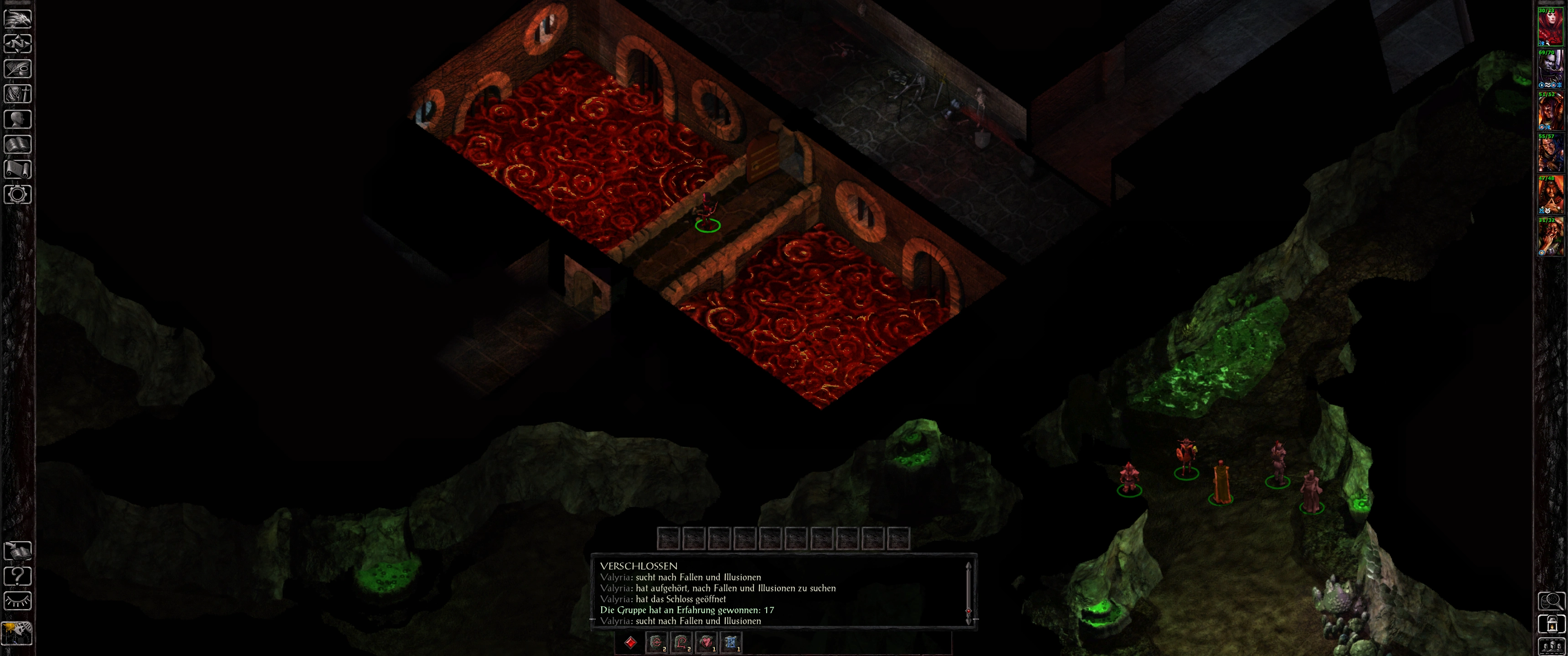Click the game clock to toggle pause
Screen dimensions: 1568x656
coord(17,633)
